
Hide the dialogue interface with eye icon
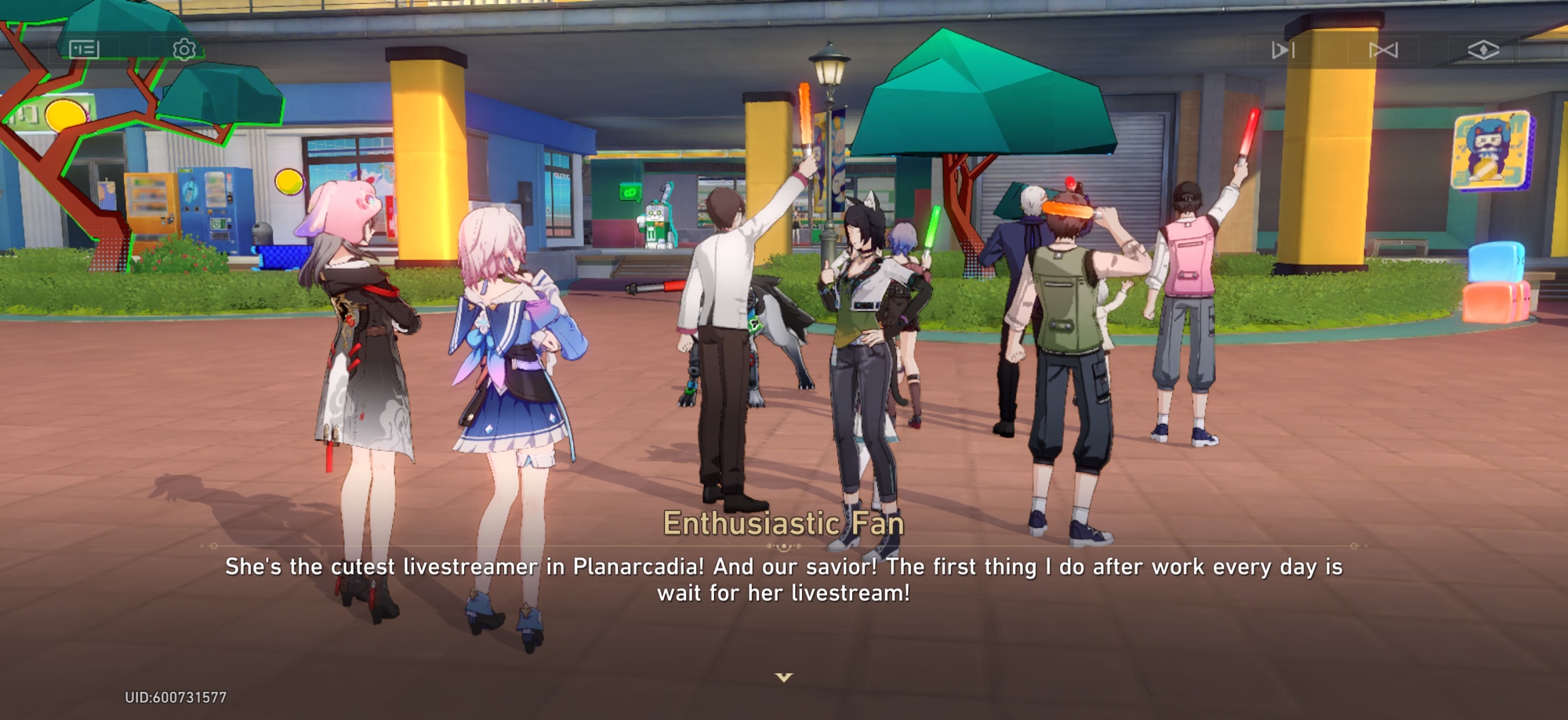1483,51
